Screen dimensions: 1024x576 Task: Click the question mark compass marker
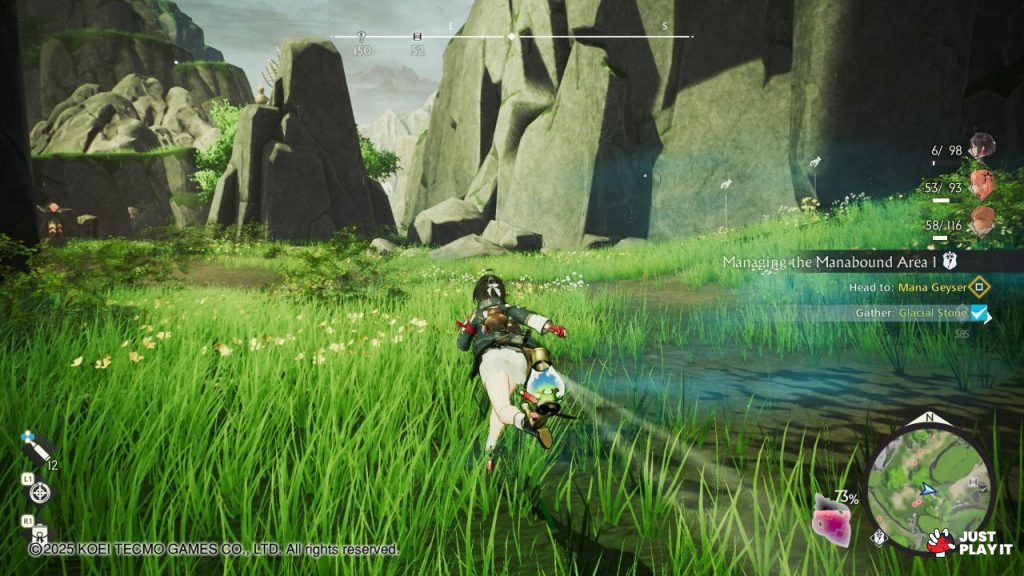[x=362, y=37]
